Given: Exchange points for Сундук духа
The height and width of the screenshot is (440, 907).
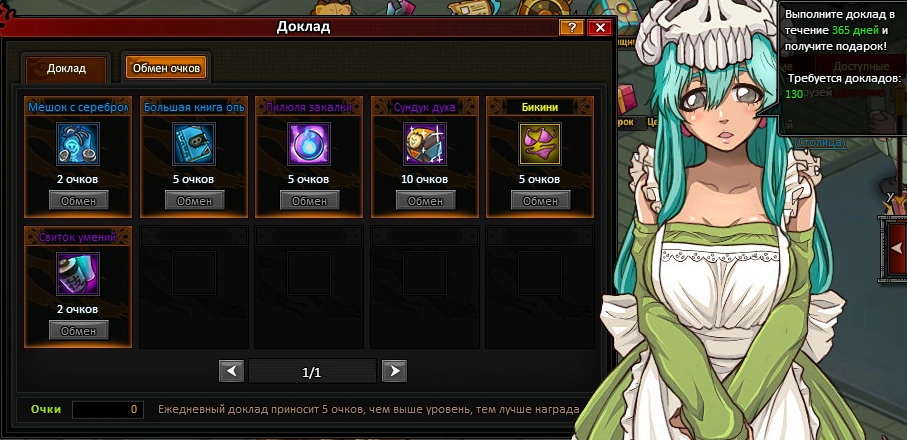Looking at the screenshot, I should pos(426,201).
